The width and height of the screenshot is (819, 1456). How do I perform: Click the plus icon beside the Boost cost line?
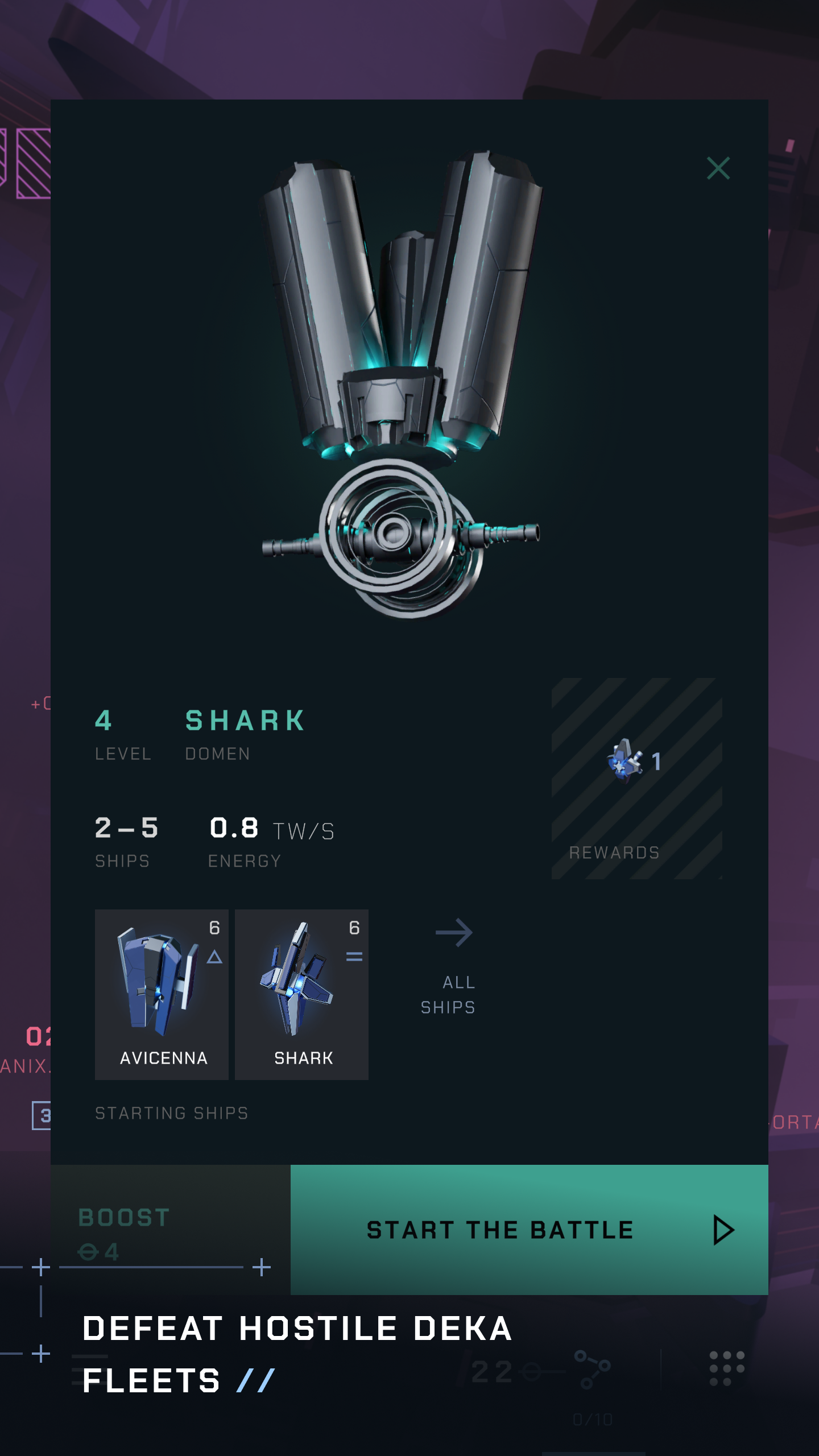point(262,1267)
